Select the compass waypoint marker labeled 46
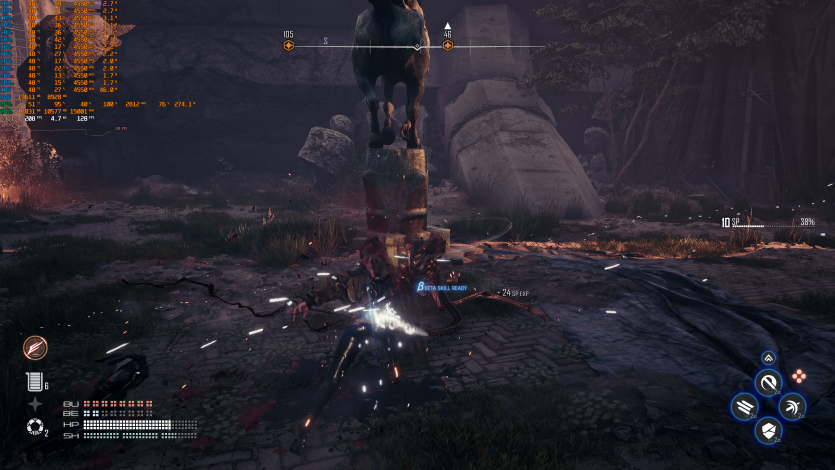 (448, 45)
